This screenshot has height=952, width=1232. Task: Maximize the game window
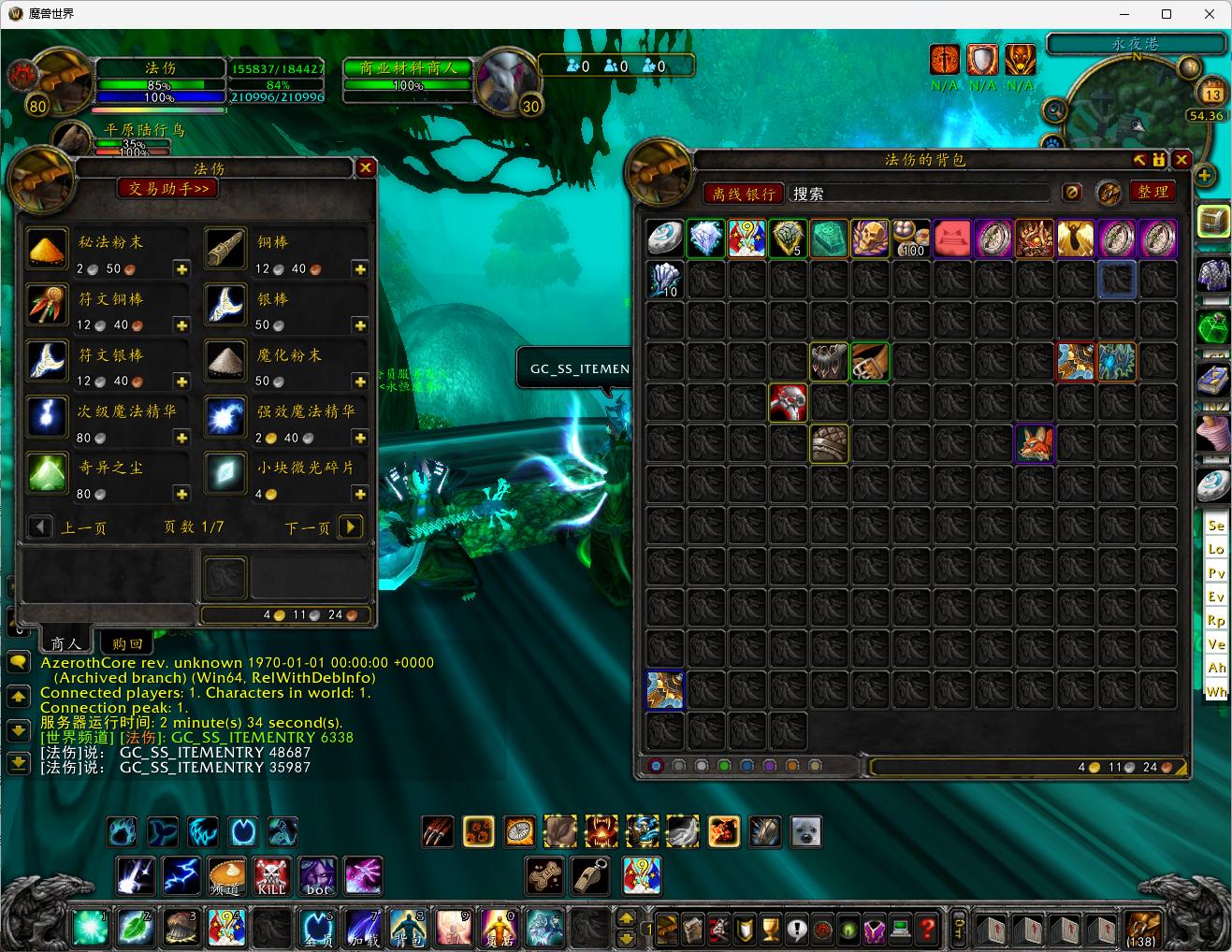coord(1167,14)
